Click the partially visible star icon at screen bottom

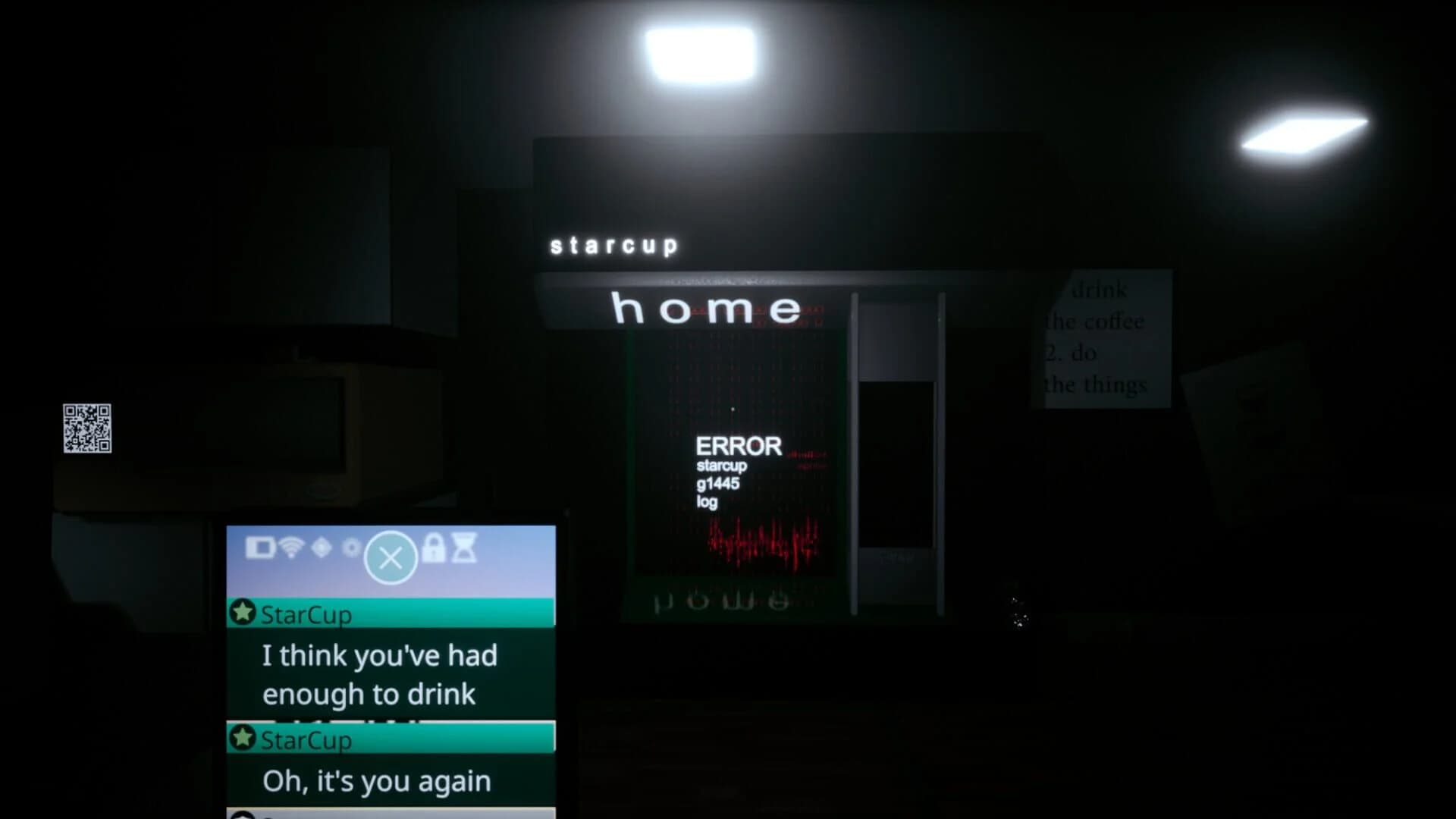coord(243,813)
